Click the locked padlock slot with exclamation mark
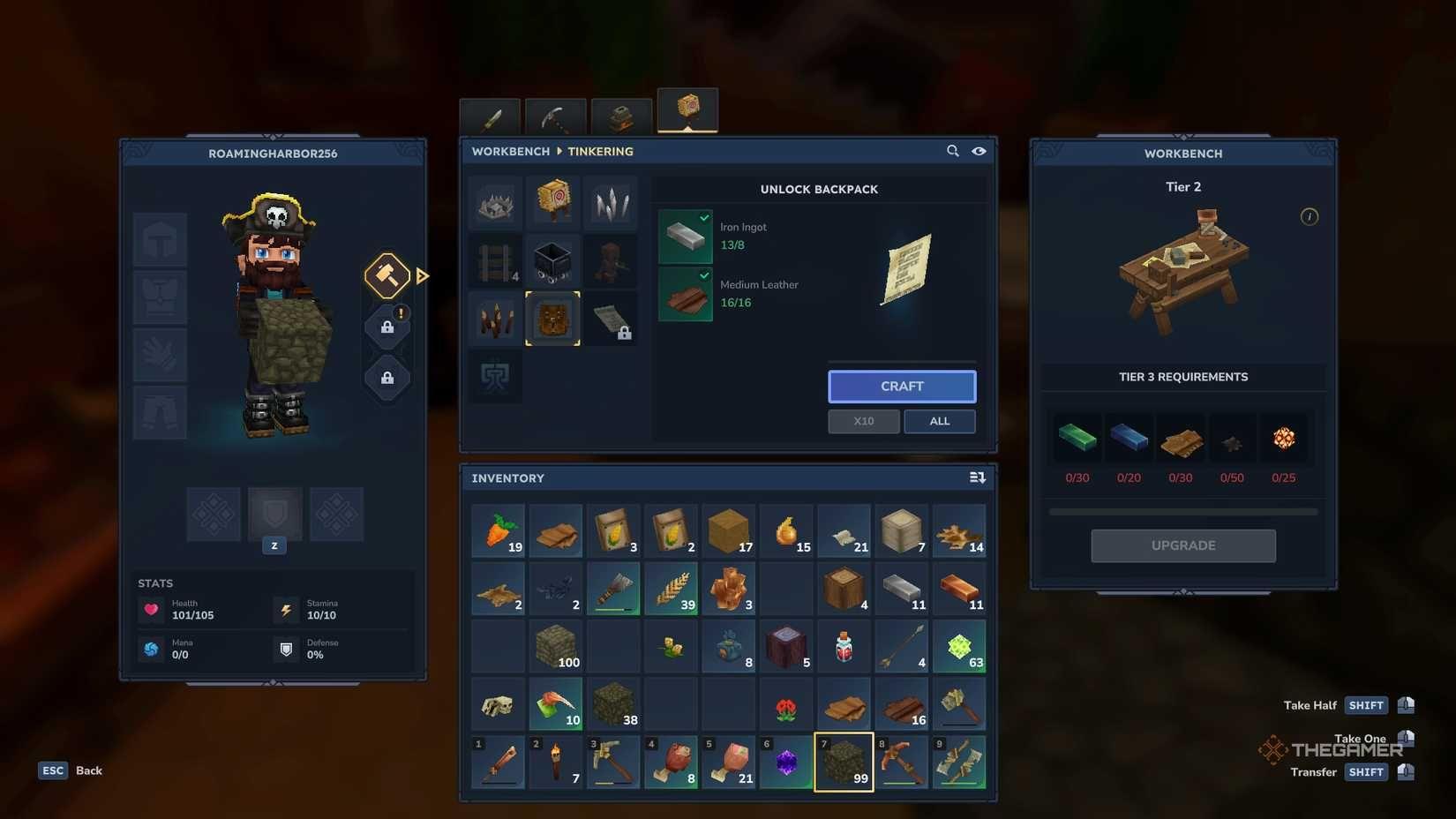The width and height of the screenshot is (1456, 819). [387, 326]
